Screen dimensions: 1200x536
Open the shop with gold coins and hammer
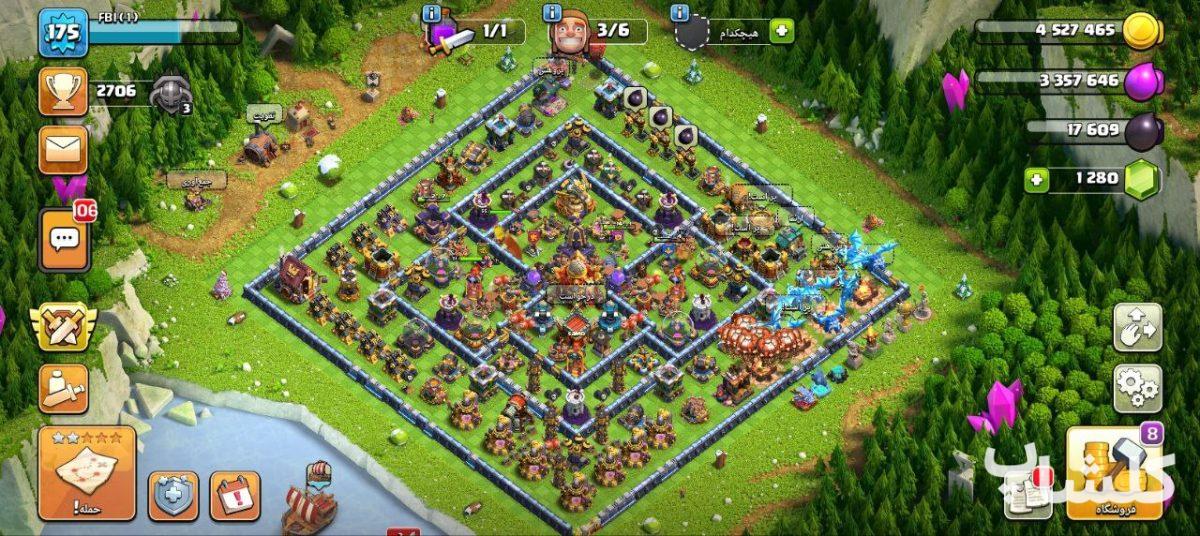click(1114, 473)
